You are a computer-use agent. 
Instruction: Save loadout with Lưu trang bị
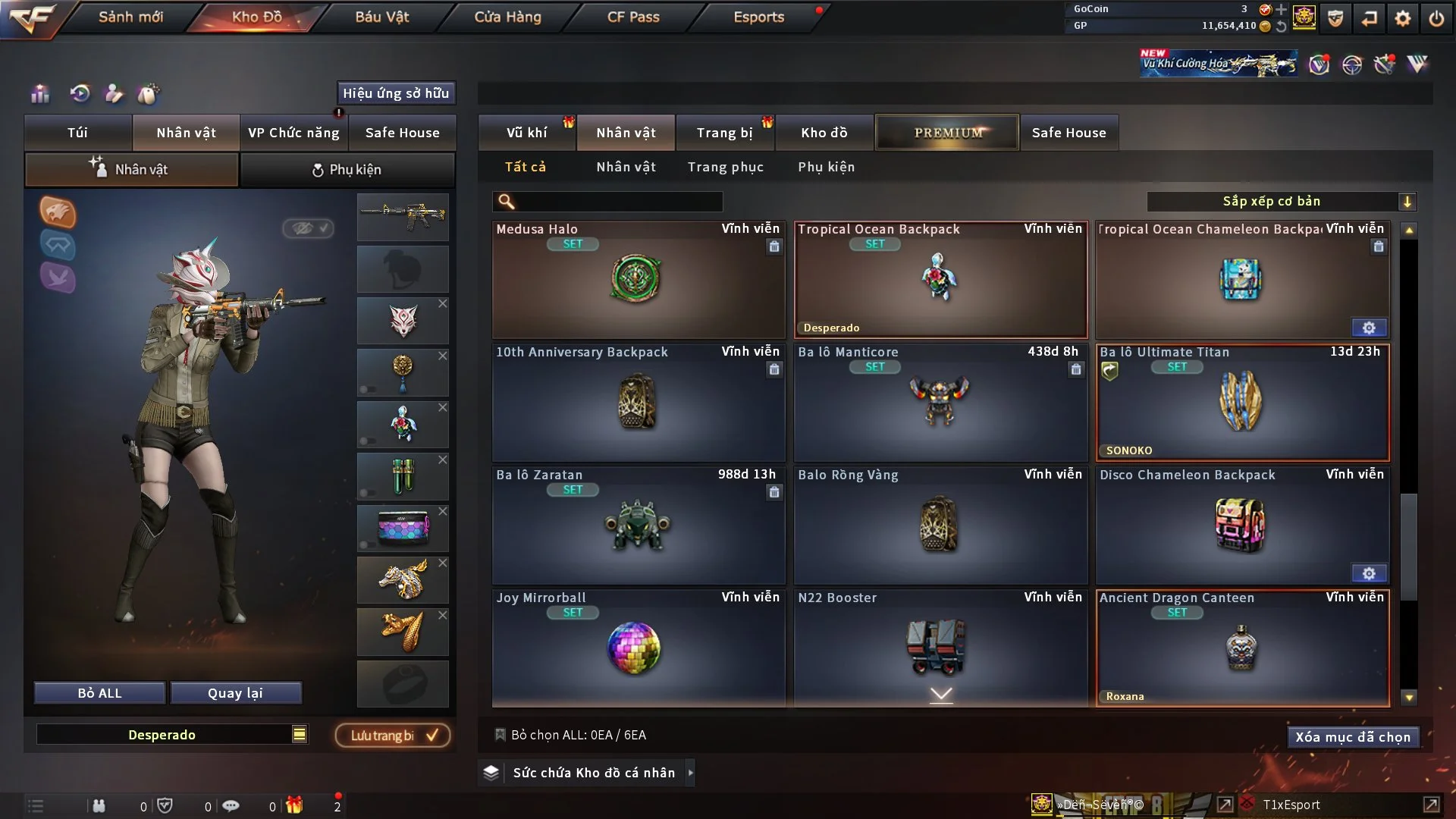coord(393,736)
